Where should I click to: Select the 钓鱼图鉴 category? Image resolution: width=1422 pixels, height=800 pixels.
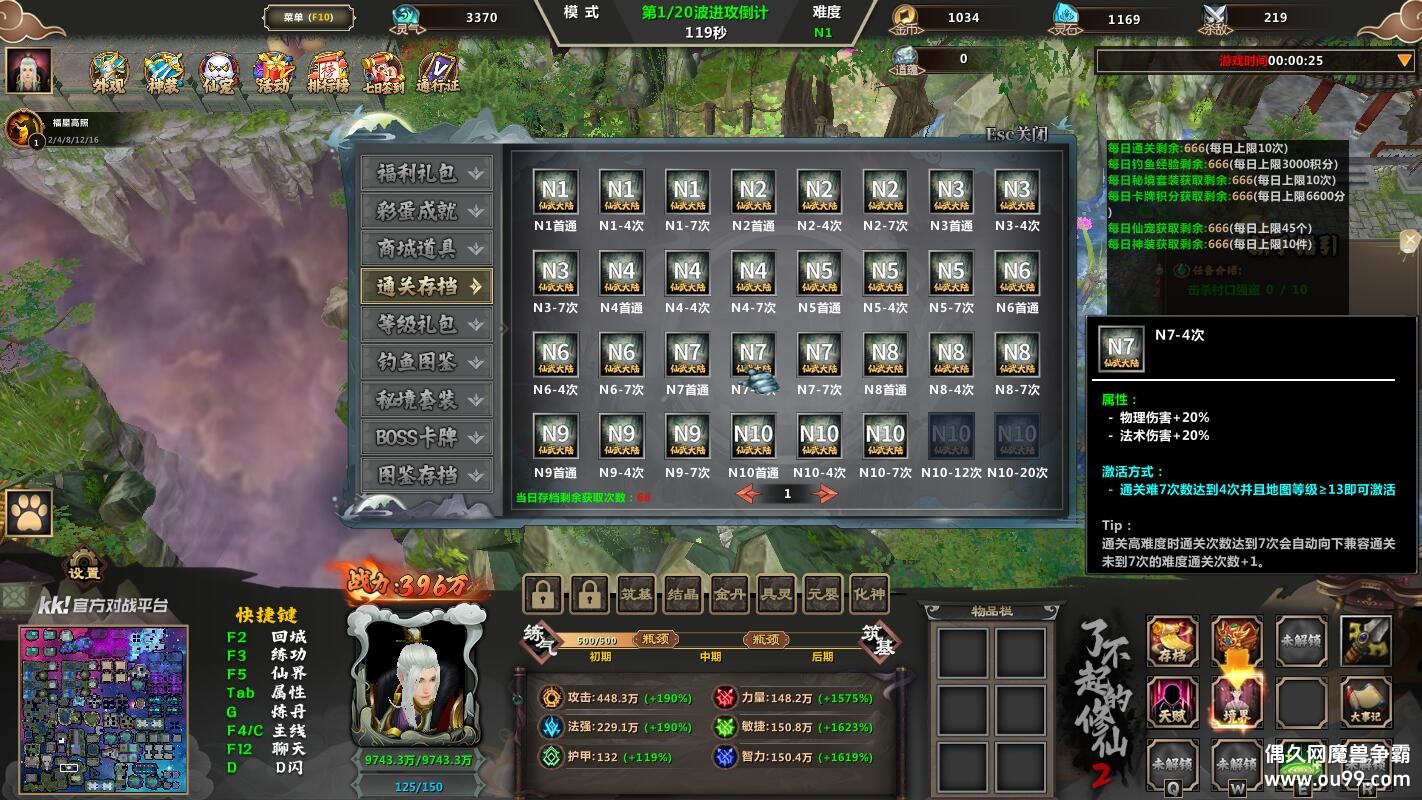[x=426, y=362]
